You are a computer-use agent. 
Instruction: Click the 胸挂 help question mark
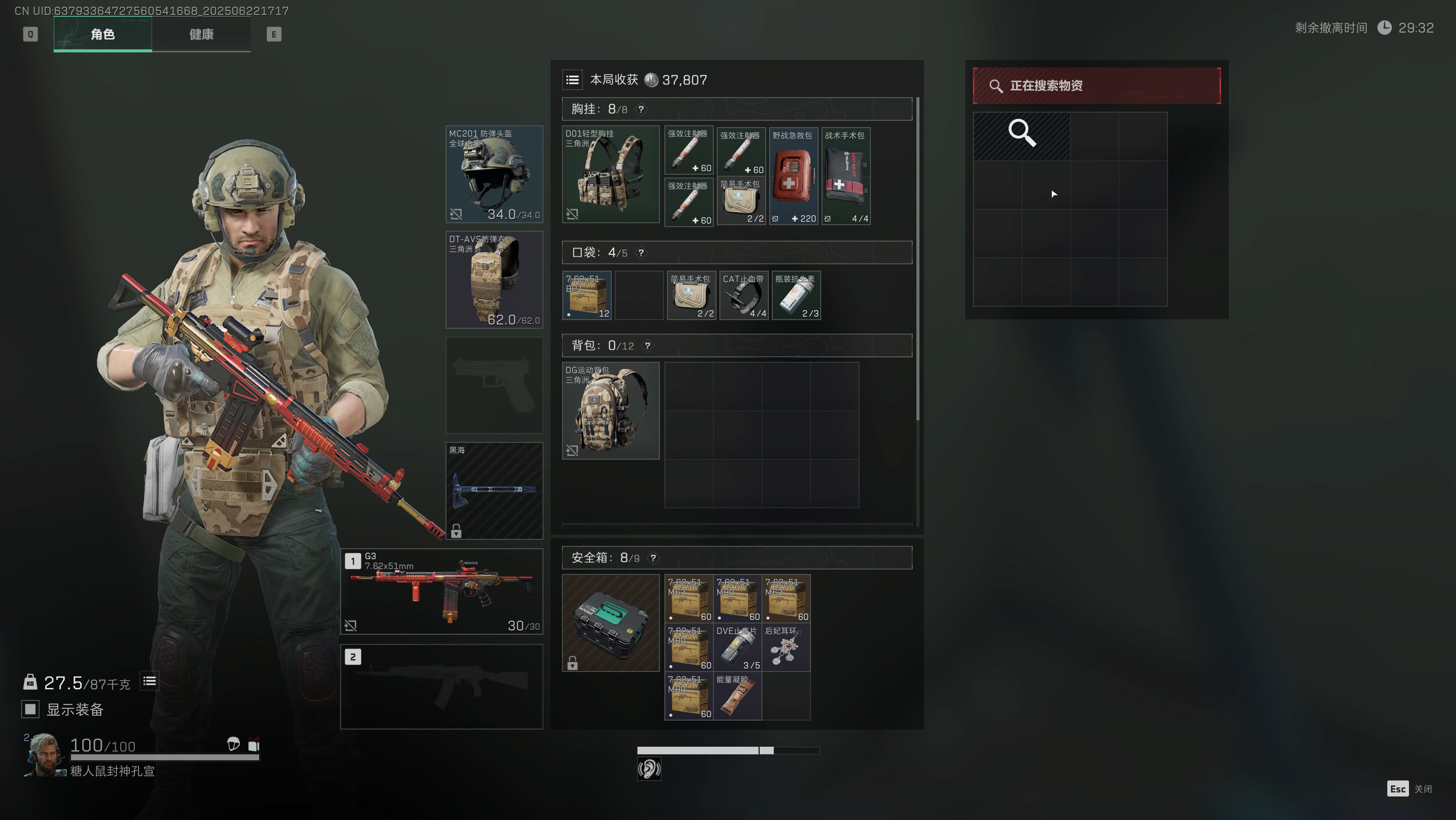(x=641, y=109)
